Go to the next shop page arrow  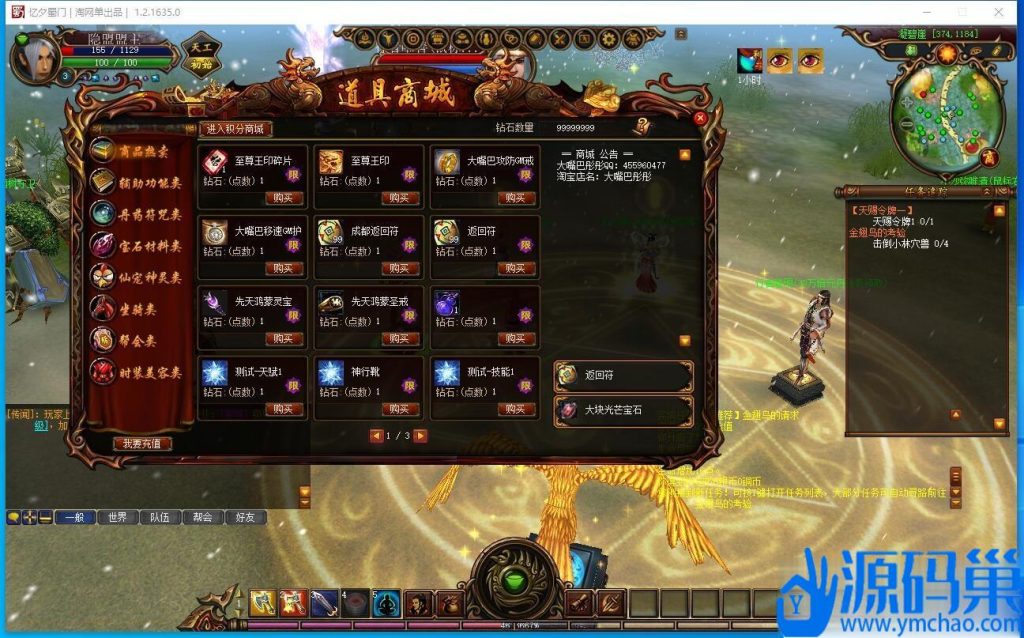(421, 436)
